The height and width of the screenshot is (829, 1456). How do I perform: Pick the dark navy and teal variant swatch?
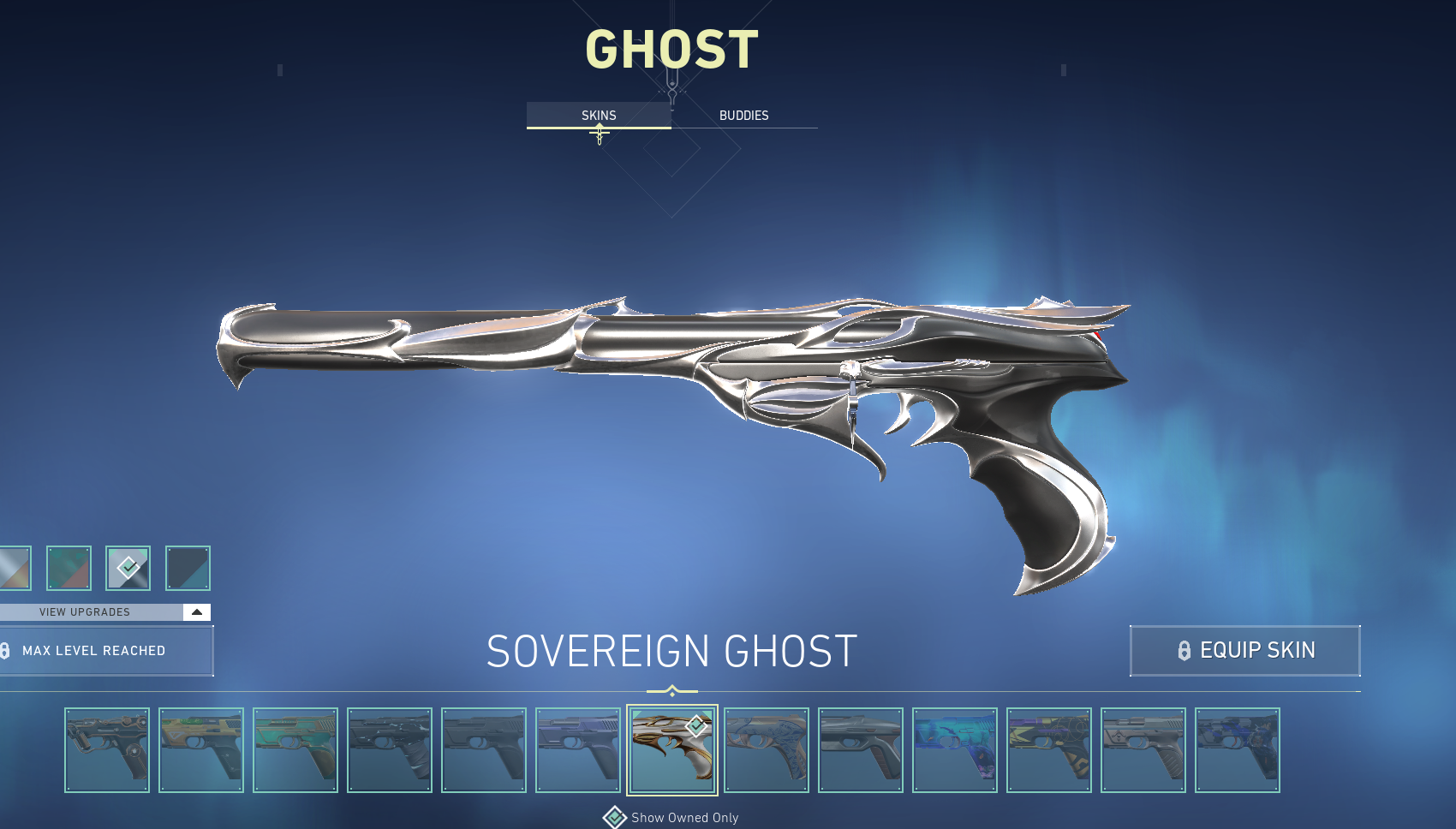[188, 568]
